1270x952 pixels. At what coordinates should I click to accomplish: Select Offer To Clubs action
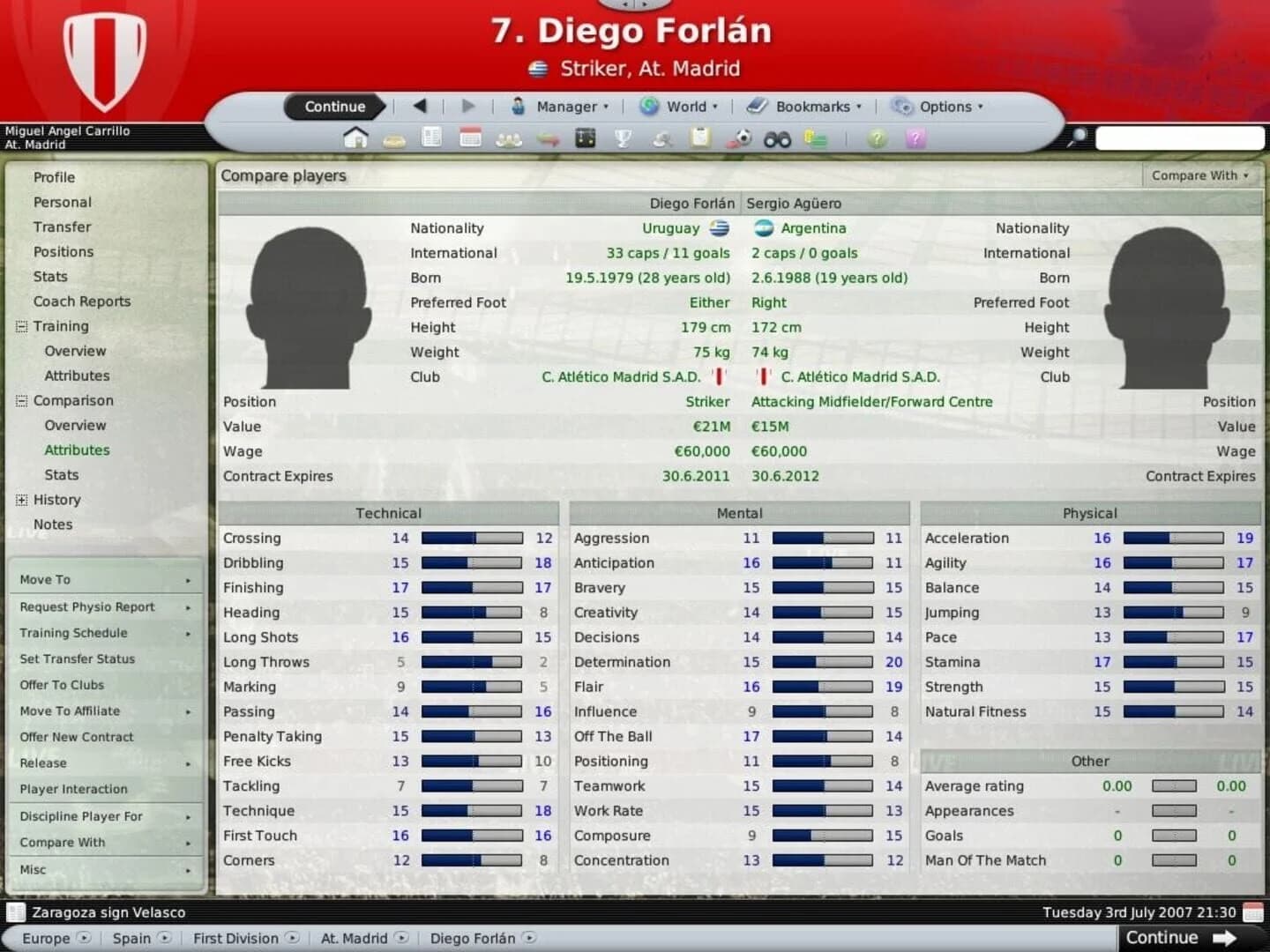[x=62, y=685]
